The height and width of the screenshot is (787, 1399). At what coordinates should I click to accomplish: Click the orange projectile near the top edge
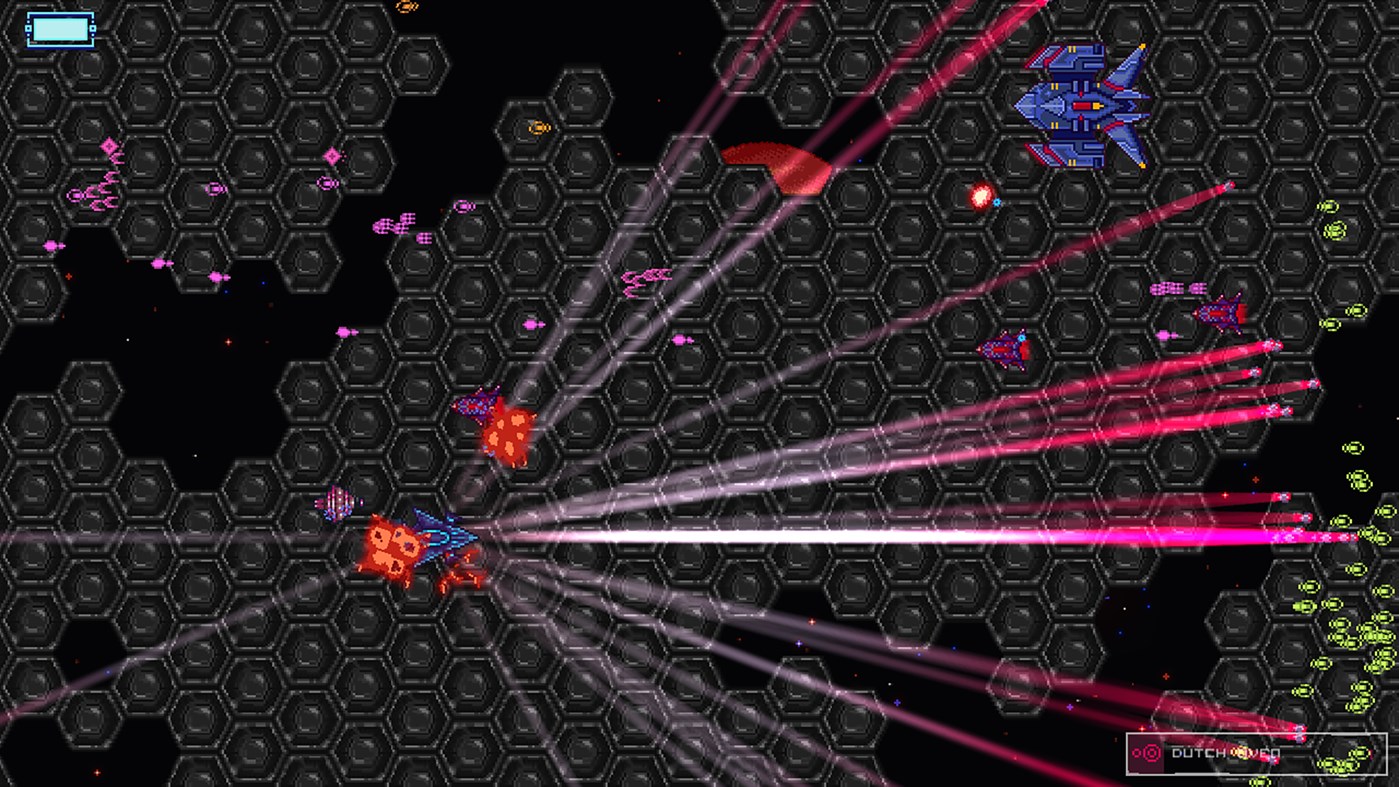point(407,7)
